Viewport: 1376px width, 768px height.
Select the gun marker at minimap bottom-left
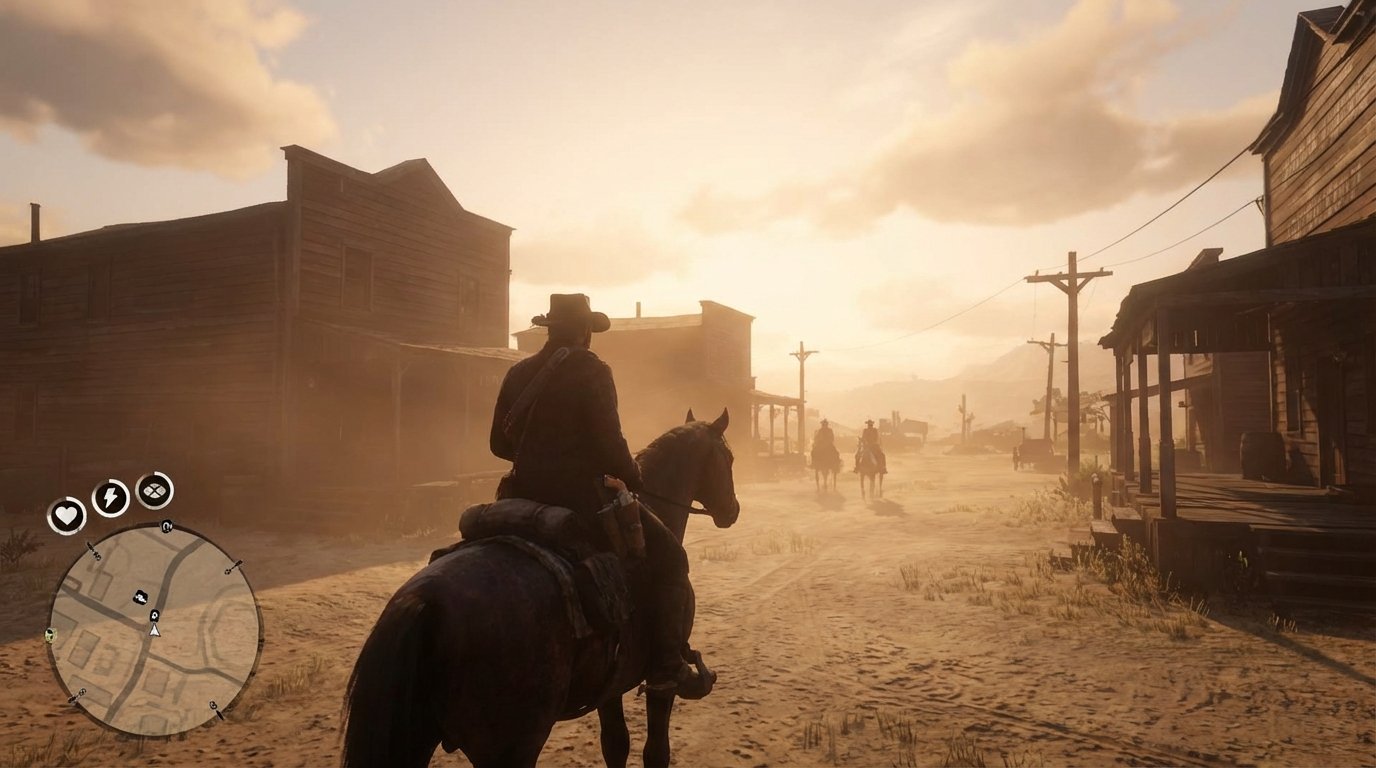pos(77,694)
